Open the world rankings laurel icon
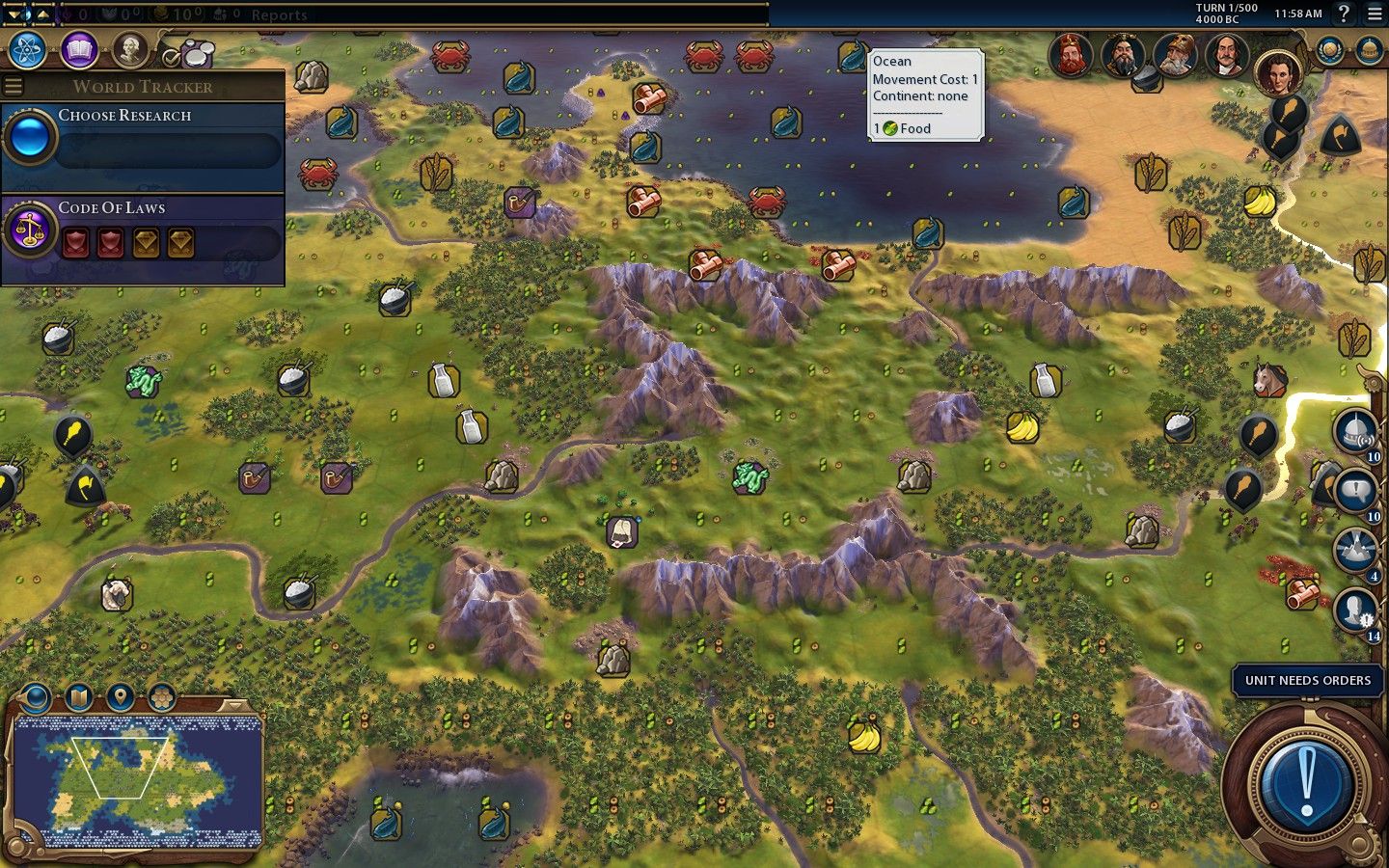This screenshot has width=1389, height=868. pos(1329,50)
